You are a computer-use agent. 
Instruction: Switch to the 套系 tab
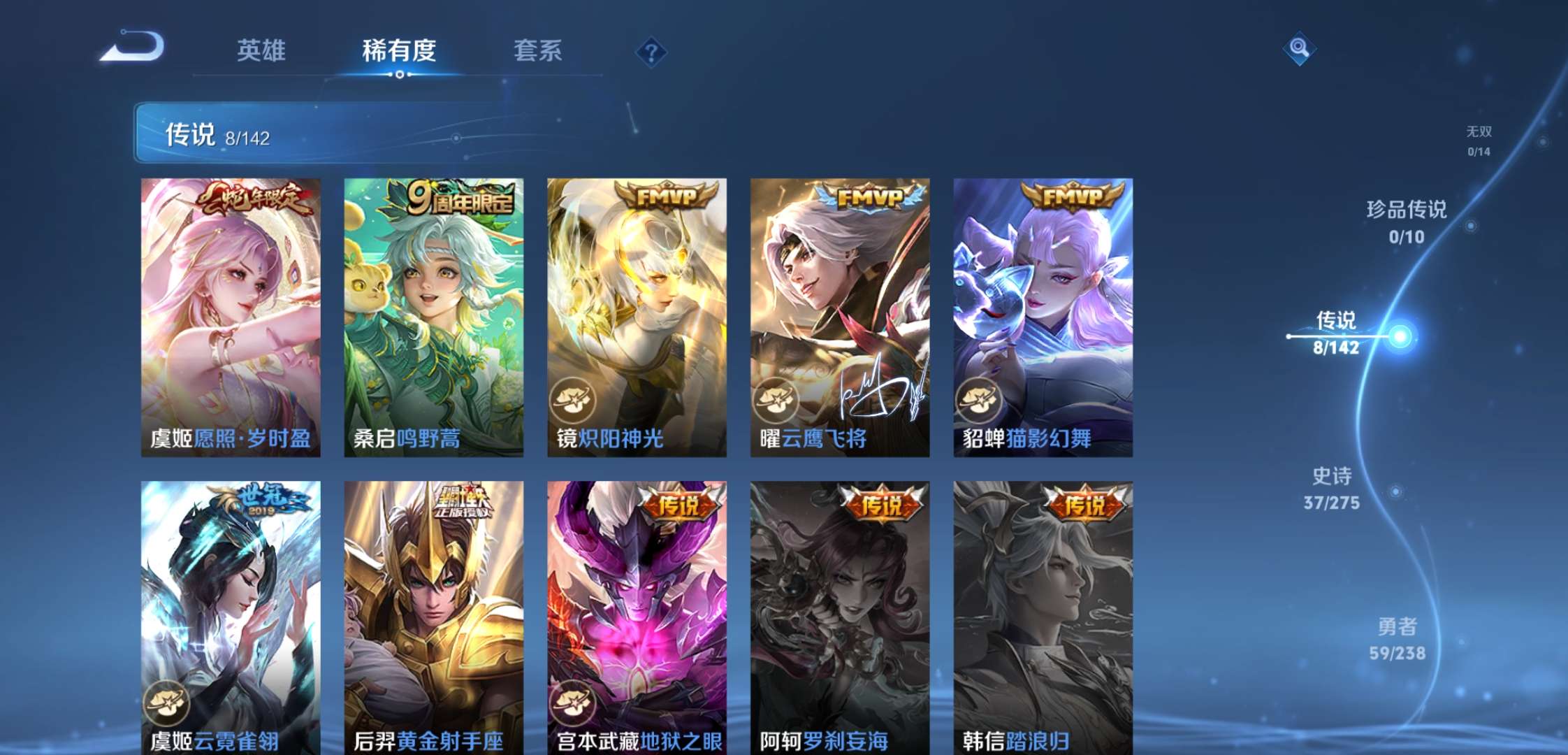point(539,50)
